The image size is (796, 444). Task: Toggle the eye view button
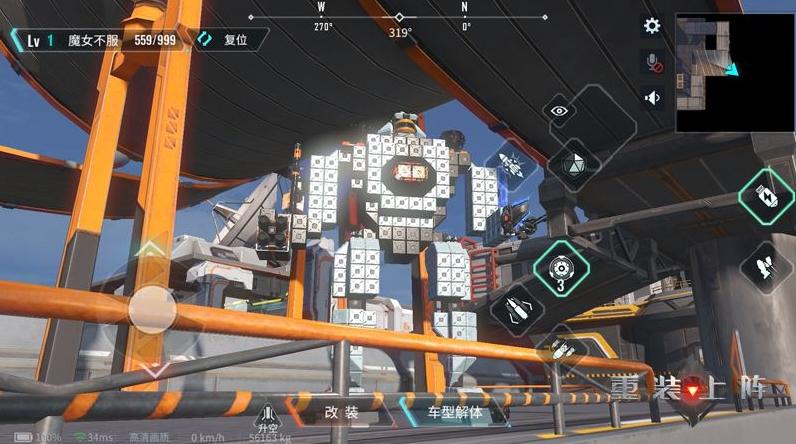point(560,111)
